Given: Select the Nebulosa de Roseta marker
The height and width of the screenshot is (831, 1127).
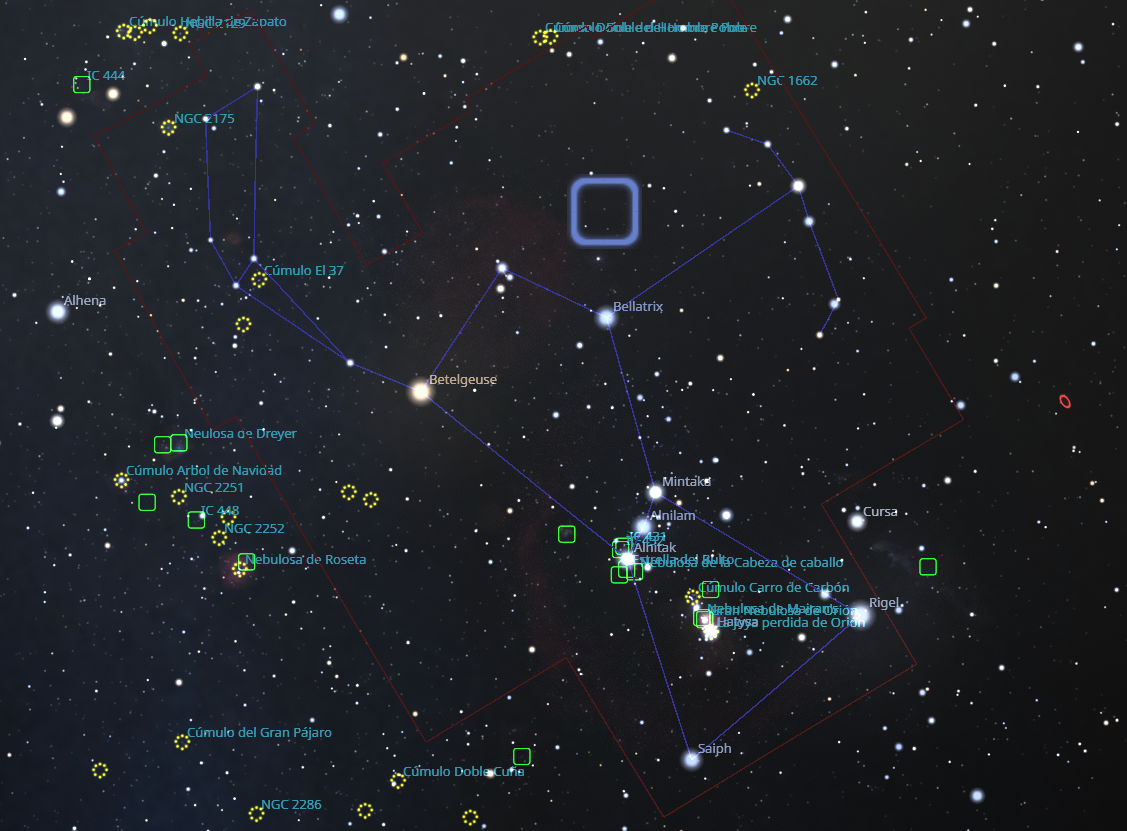Looking at the screenshot, I should coord(240,569).
